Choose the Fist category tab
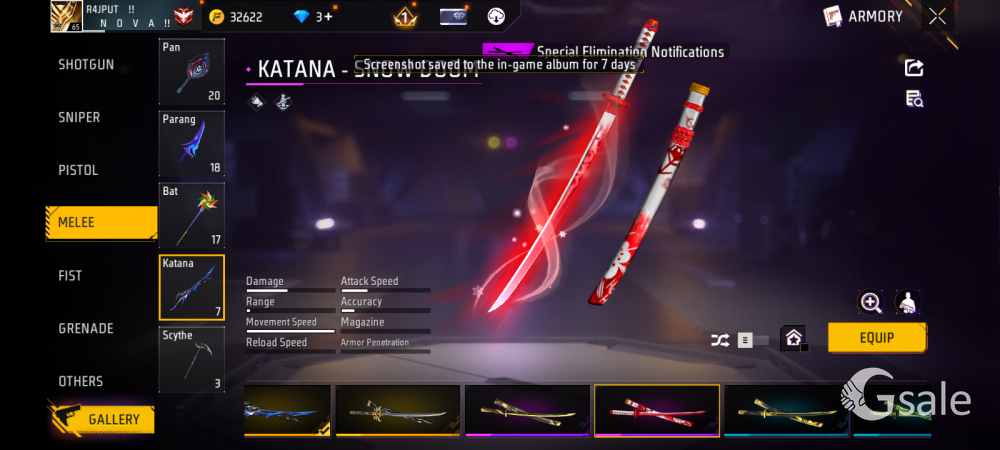The height and width of the screenshot is (450, 1000). click(x=70, y=276)
